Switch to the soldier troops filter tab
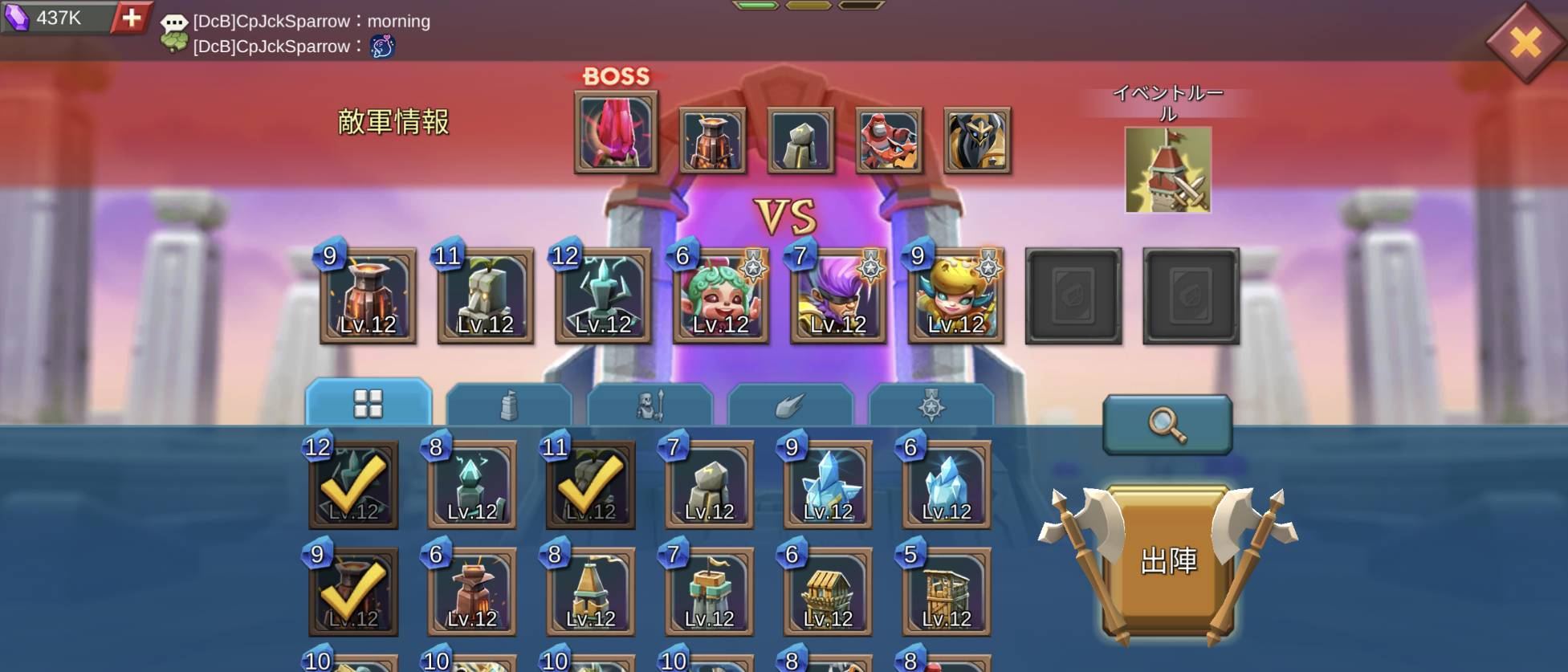Screen dimensions: 1568x672 pos(650,405)
